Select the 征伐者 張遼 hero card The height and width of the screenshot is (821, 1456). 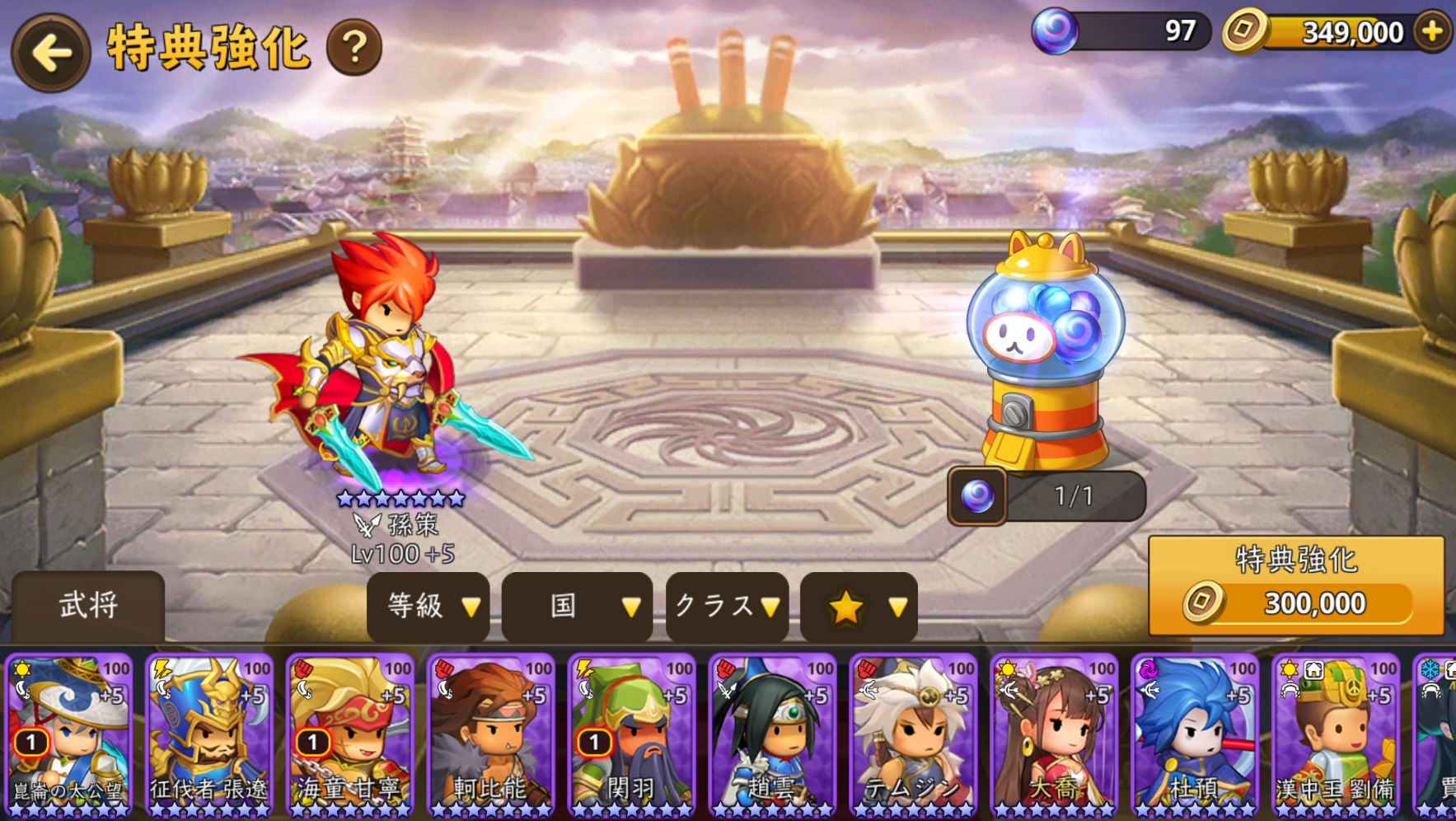click(209, 735)
